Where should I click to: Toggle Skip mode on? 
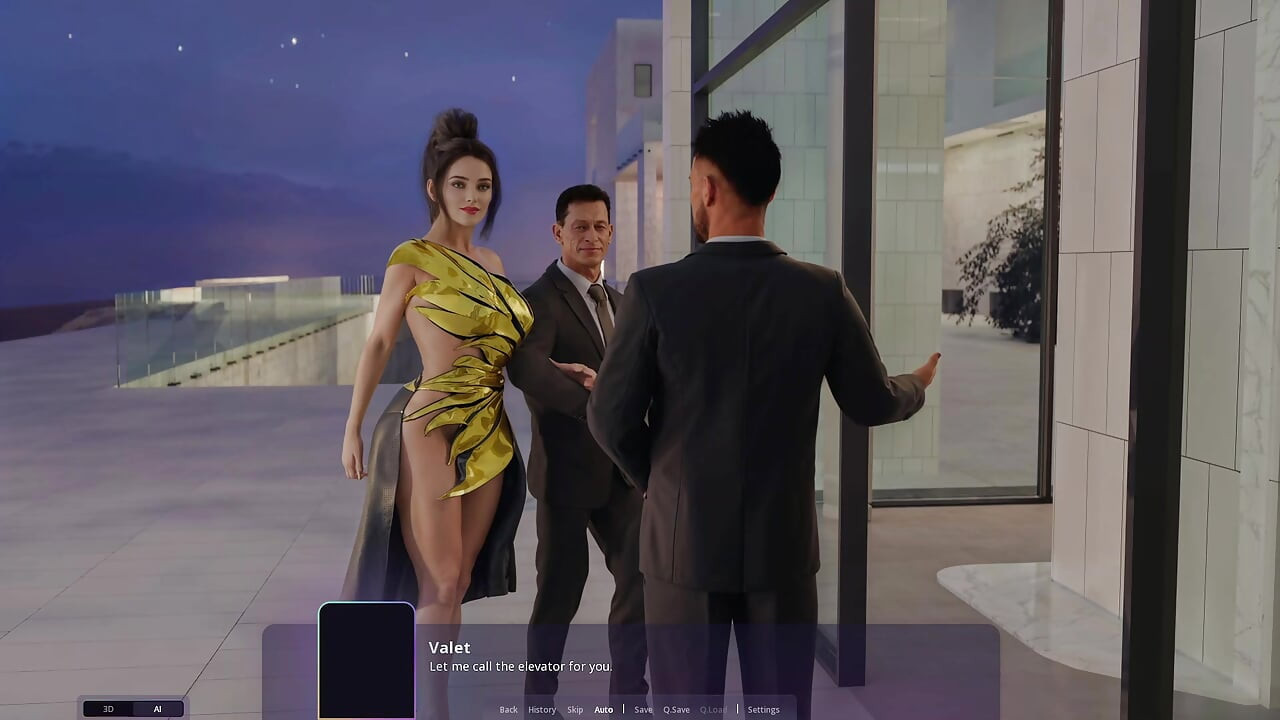click(575, 709)
